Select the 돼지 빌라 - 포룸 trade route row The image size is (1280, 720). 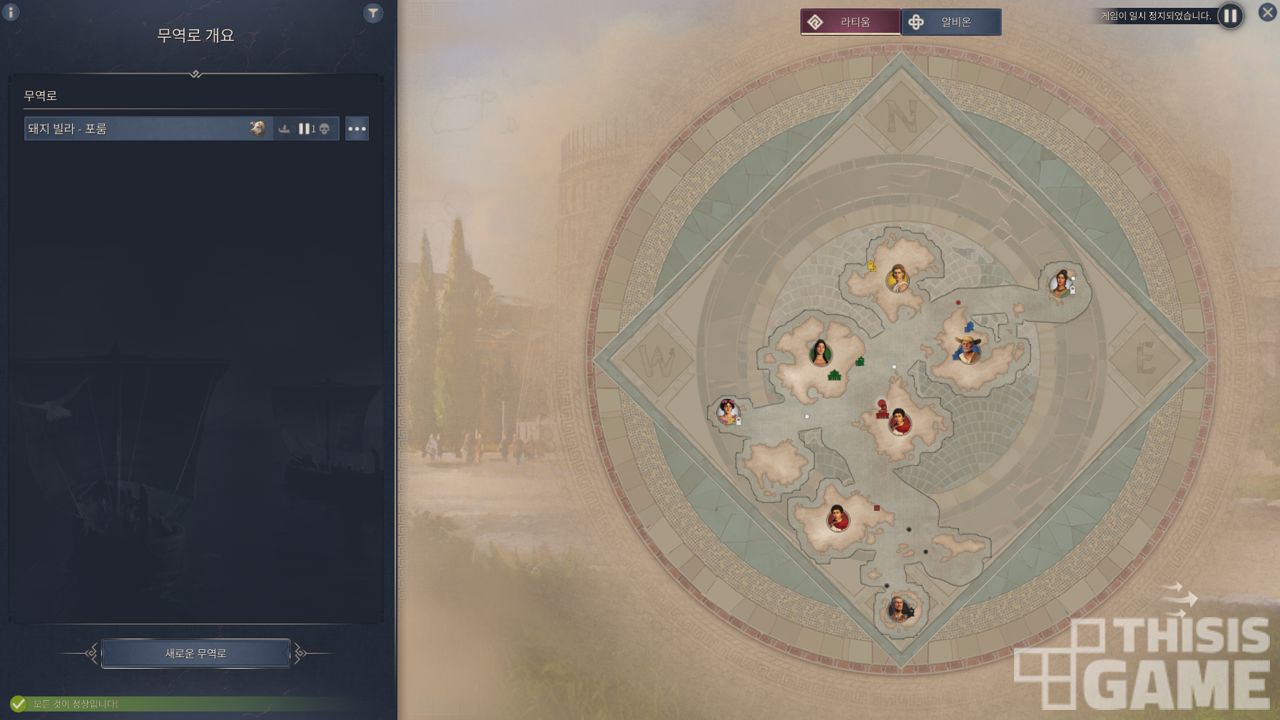pos(135,128)
